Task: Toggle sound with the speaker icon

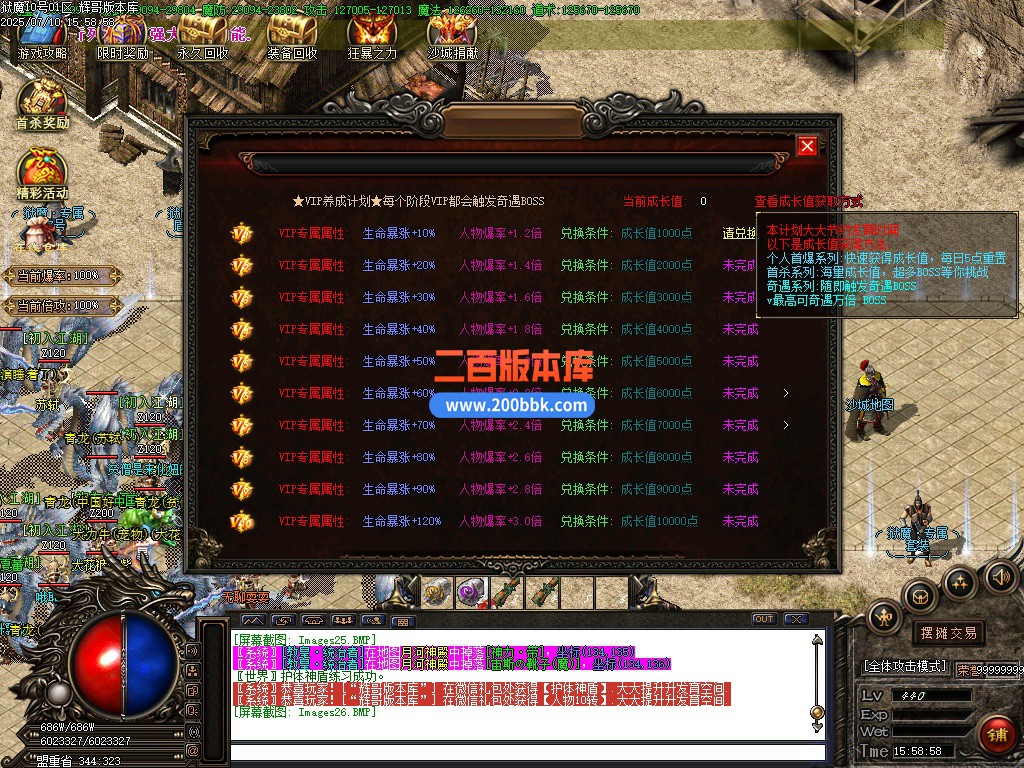Action: (x=1000, y=576)
